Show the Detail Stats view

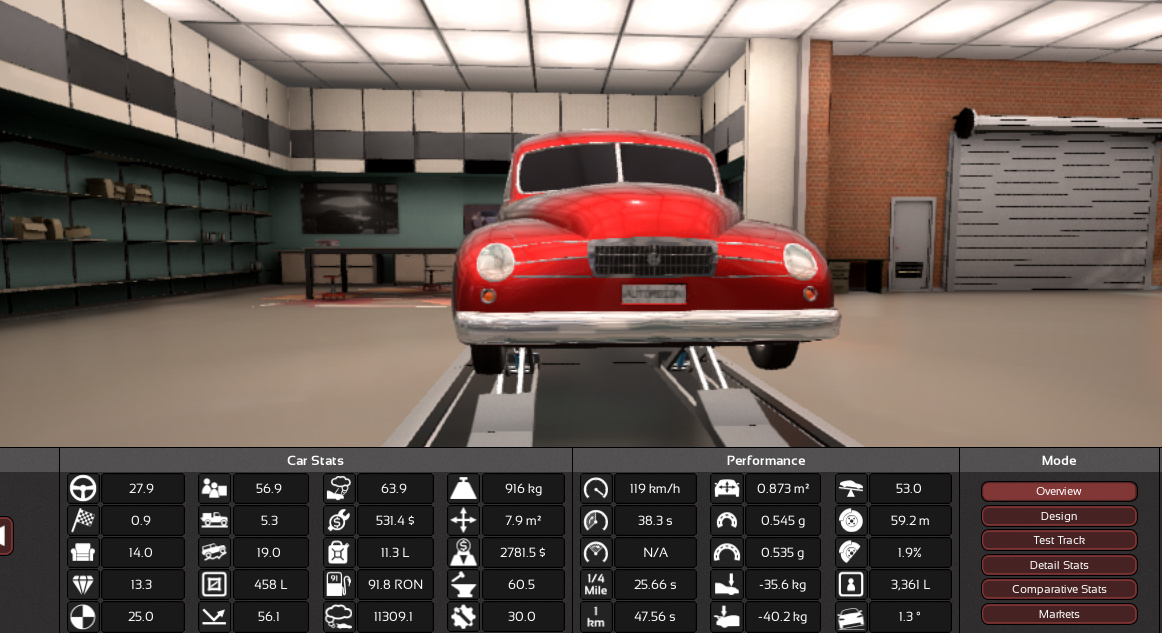pos(1058,565)
